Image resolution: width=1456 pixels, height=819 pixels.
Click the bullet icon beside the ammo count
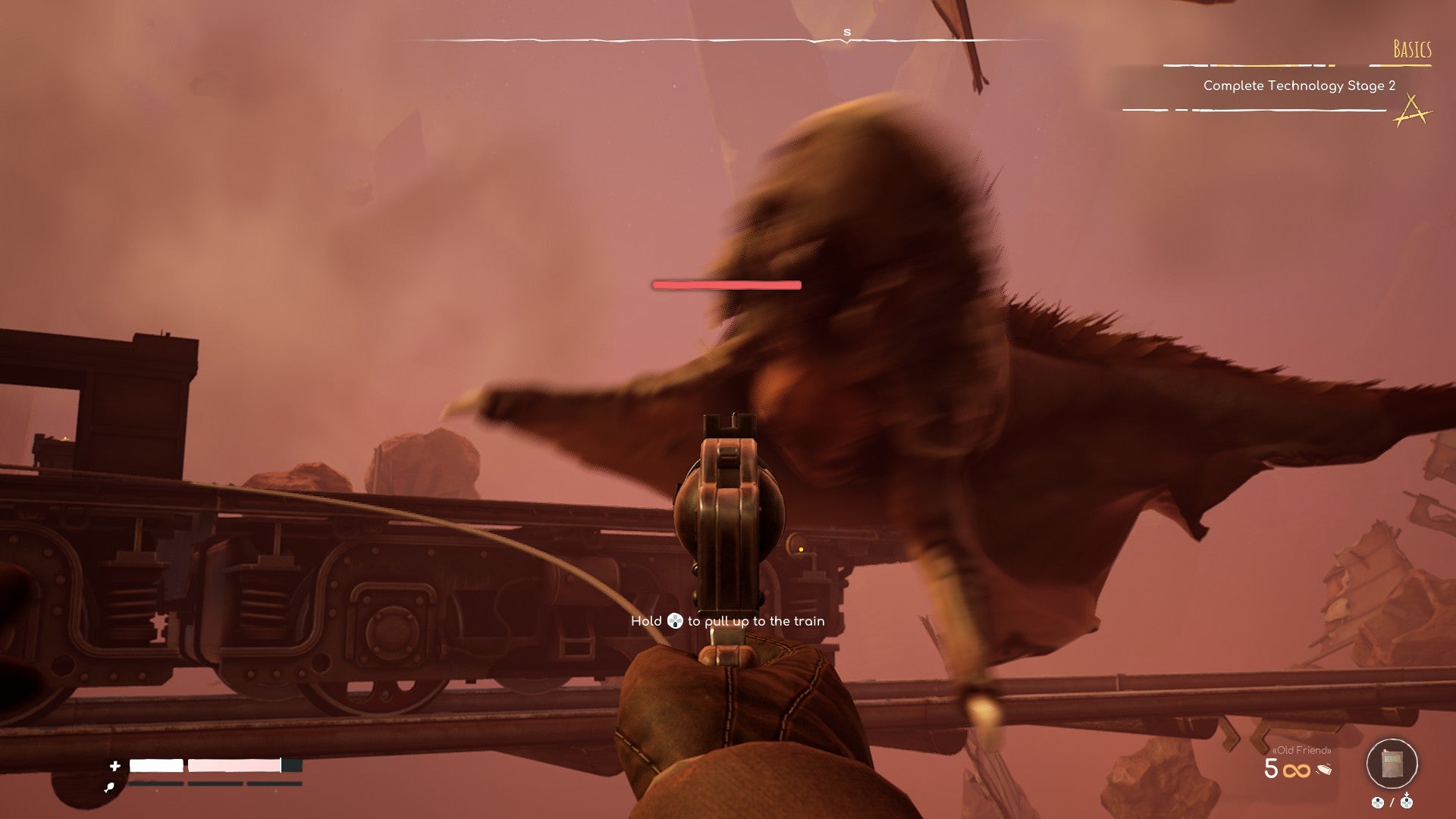pyautogui.click(x=1324, y=768)
